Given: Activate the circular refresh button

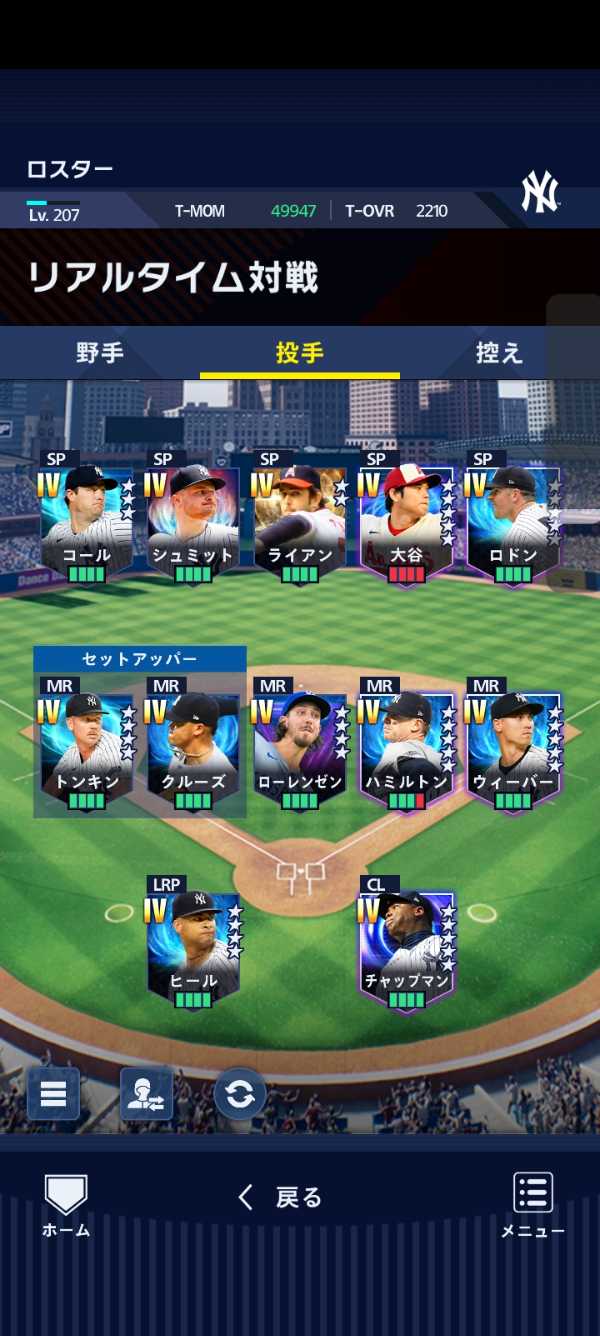Looking at the screenshot, I should [240, 1094].
